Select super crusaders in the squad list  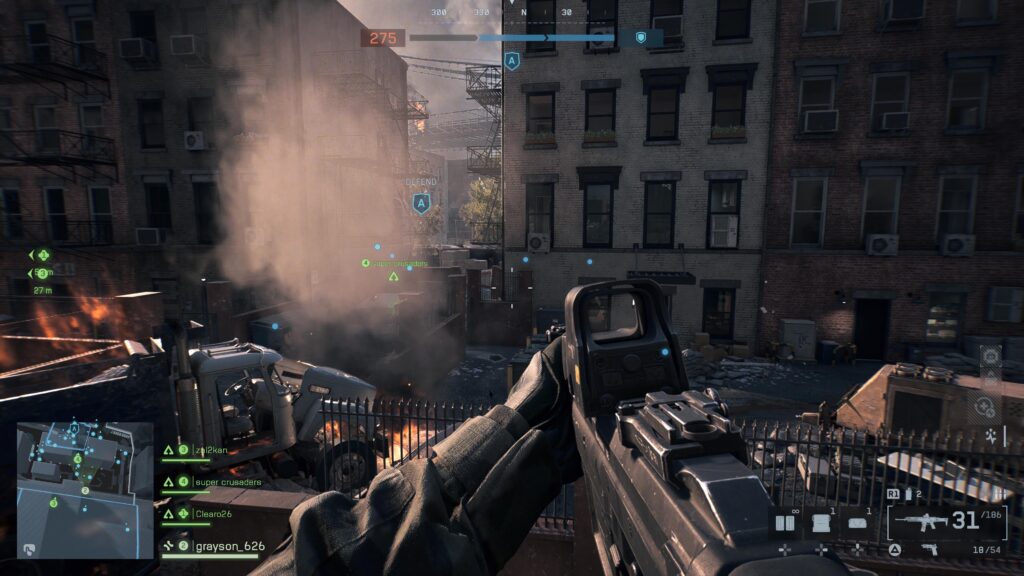pos(227,482)
